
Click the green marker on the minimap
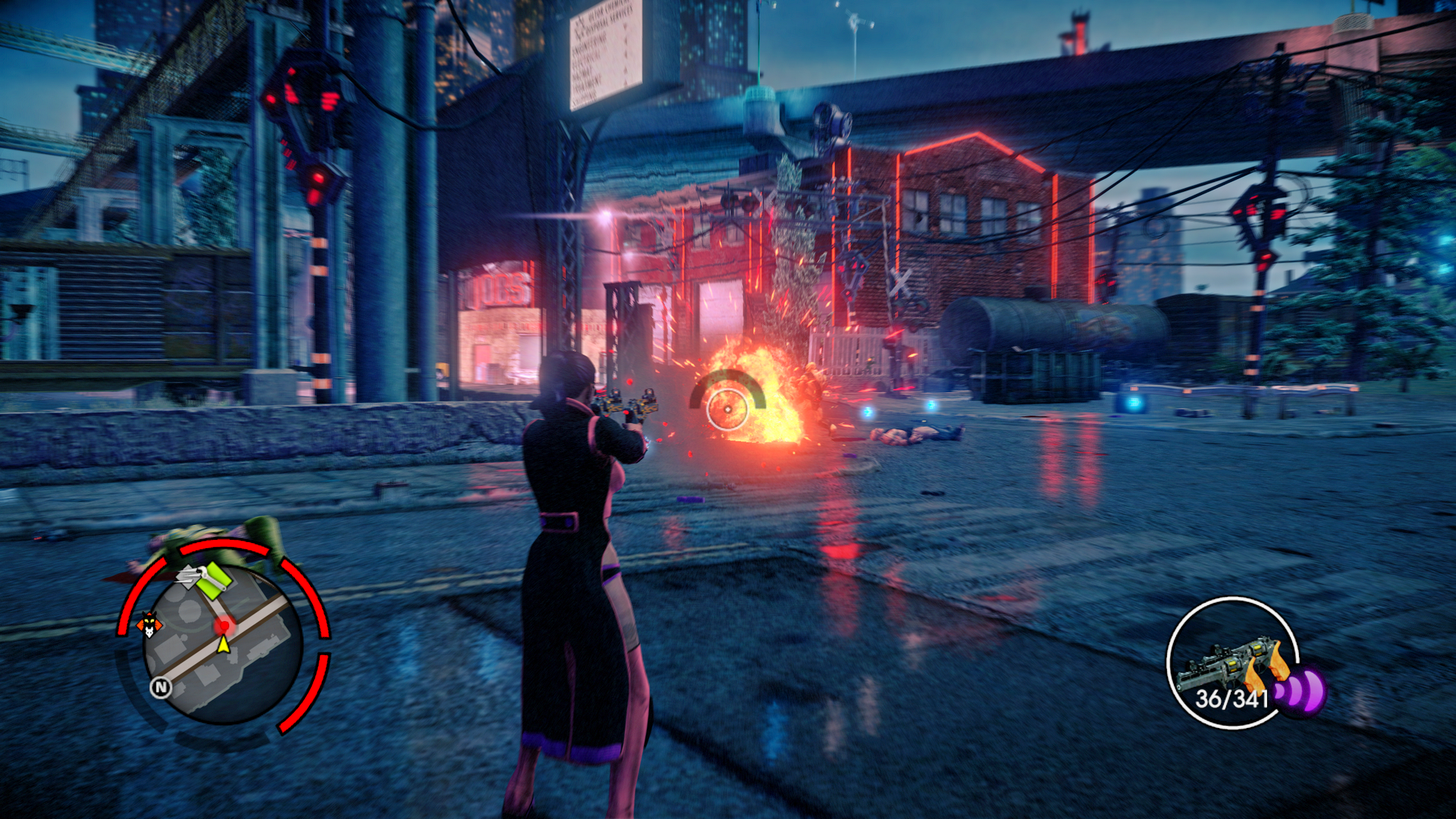point(213,579)
